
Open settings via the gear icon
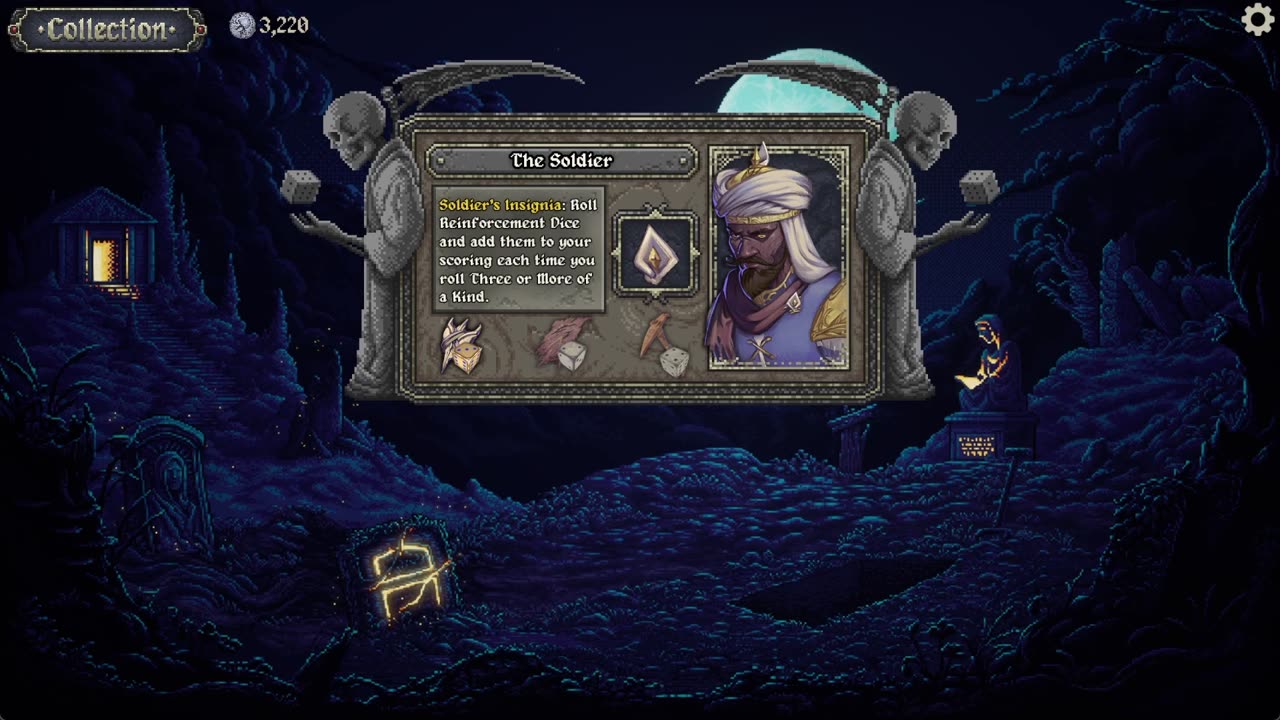pyautogui.click(x=1257, y=20)
